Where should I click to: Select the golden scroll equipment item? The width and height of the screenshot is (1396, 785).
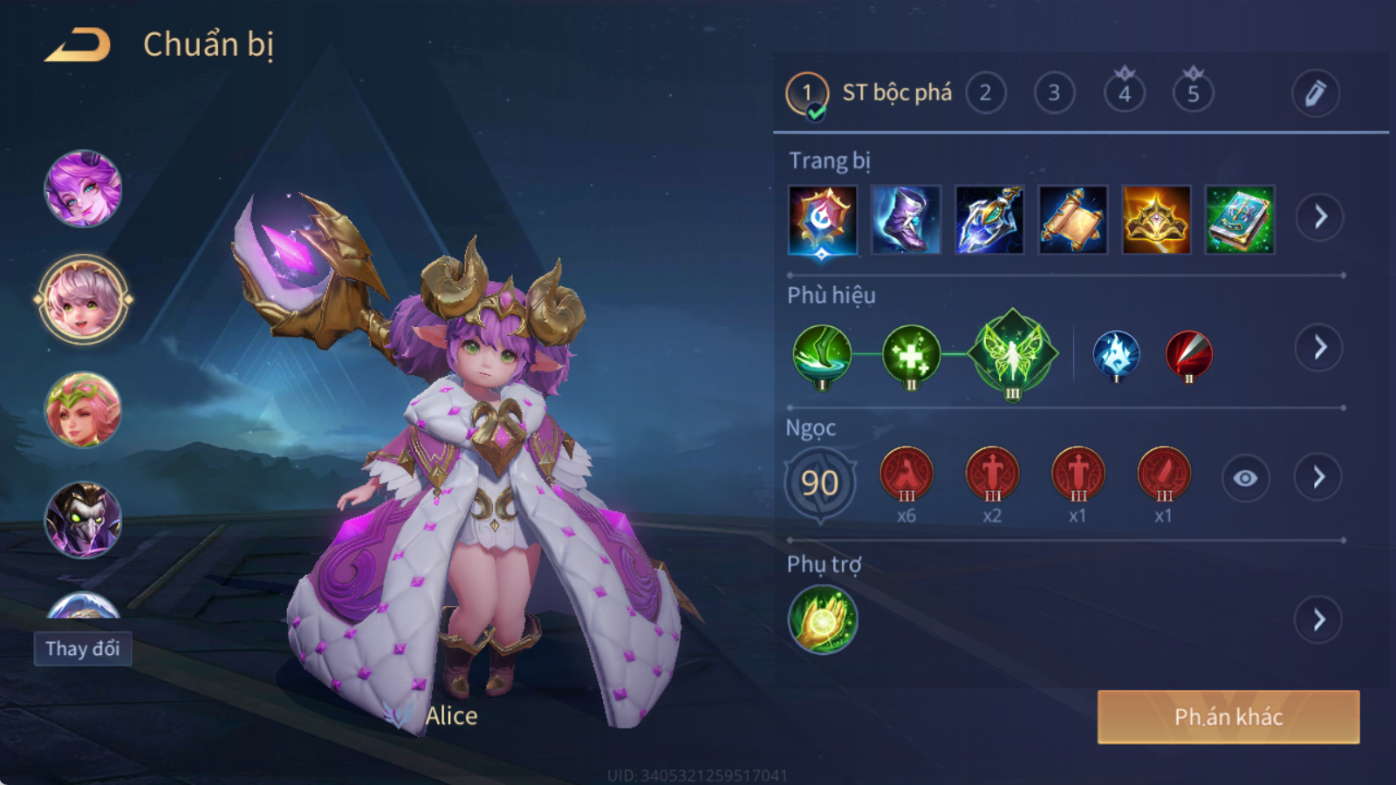point(1073,219)
